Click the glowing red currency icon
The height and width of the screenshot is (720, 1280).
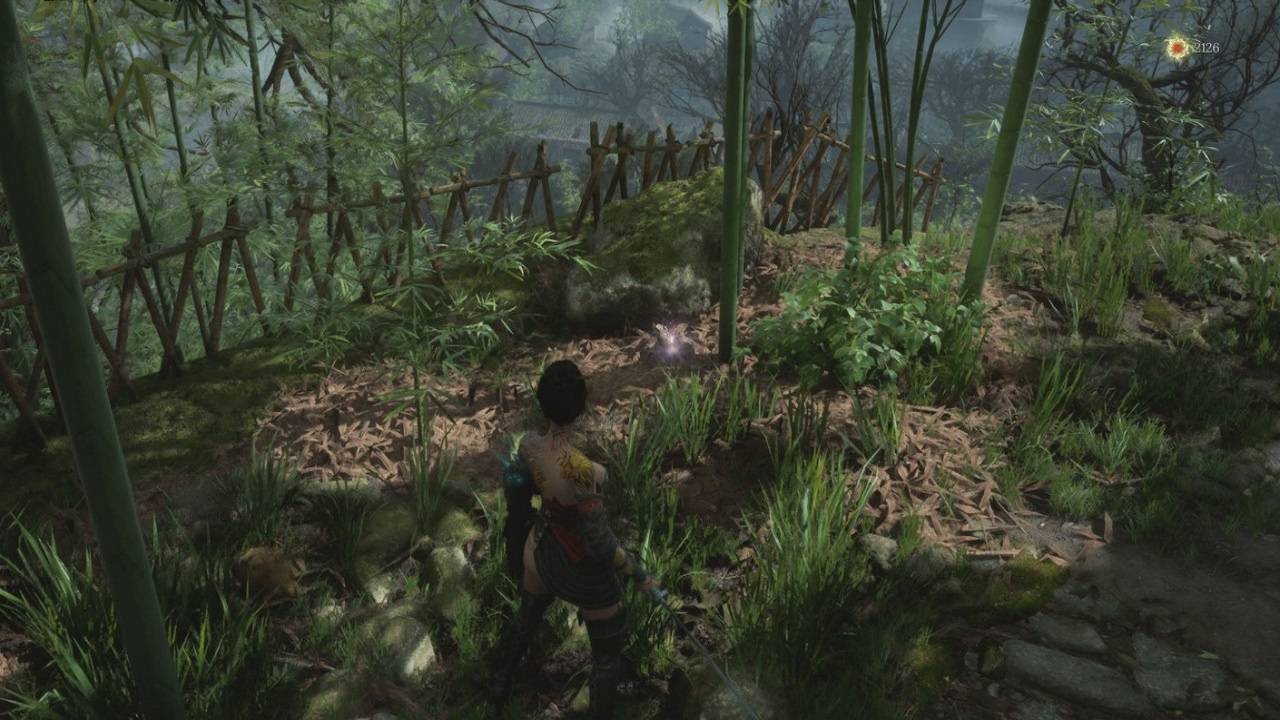click(x=1178, y=47)
